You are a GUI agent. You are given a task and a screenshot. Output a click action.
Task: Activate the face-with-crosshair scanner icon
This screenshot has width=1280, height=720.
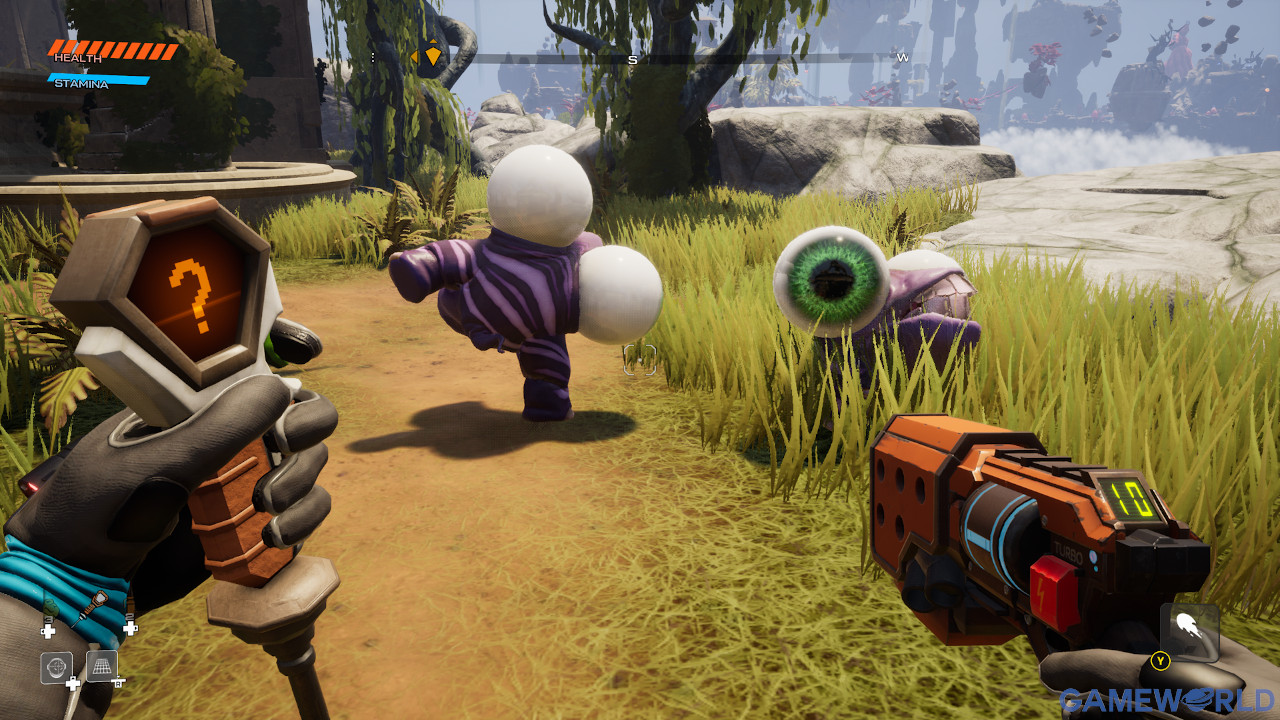[56, 667]
